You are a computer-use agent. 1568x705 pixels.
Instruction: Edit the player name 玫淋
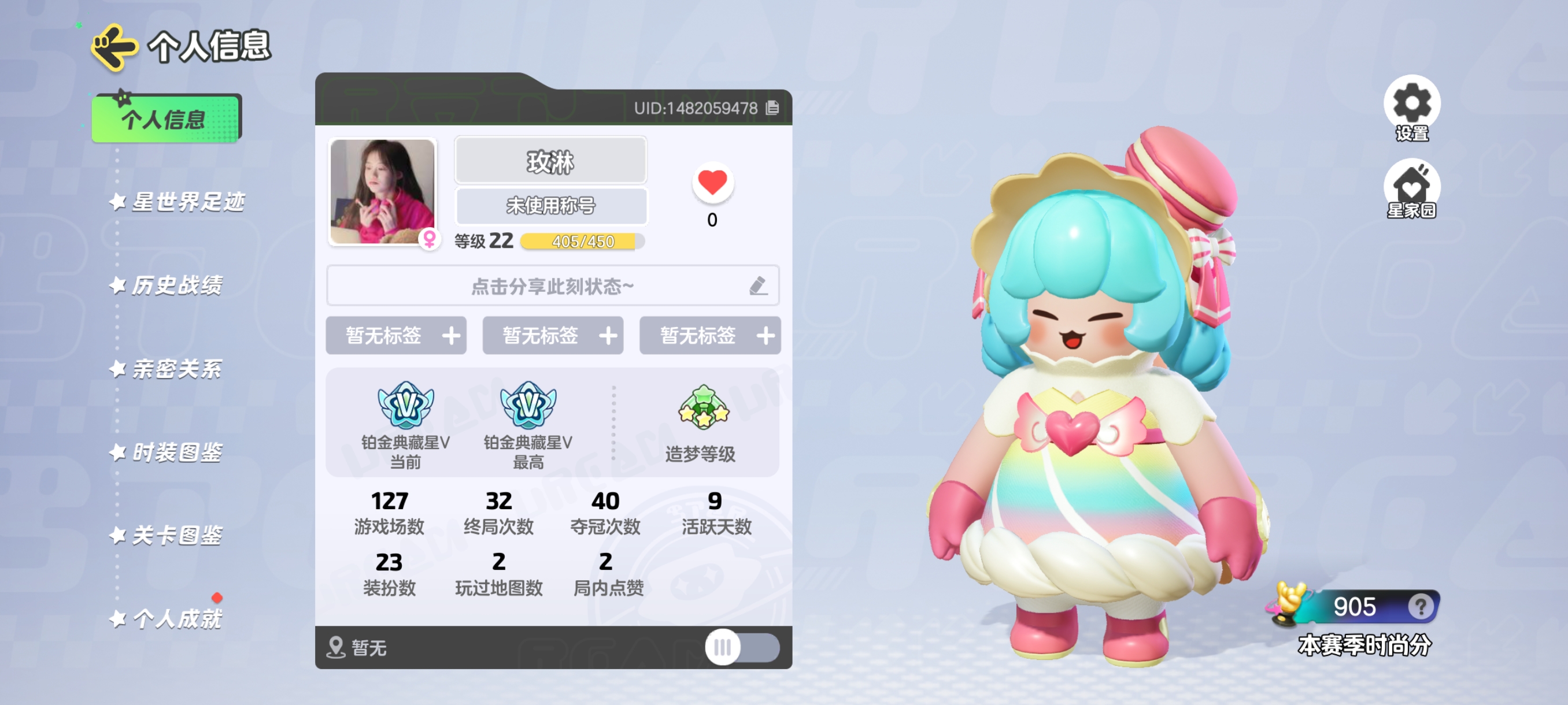550,161
